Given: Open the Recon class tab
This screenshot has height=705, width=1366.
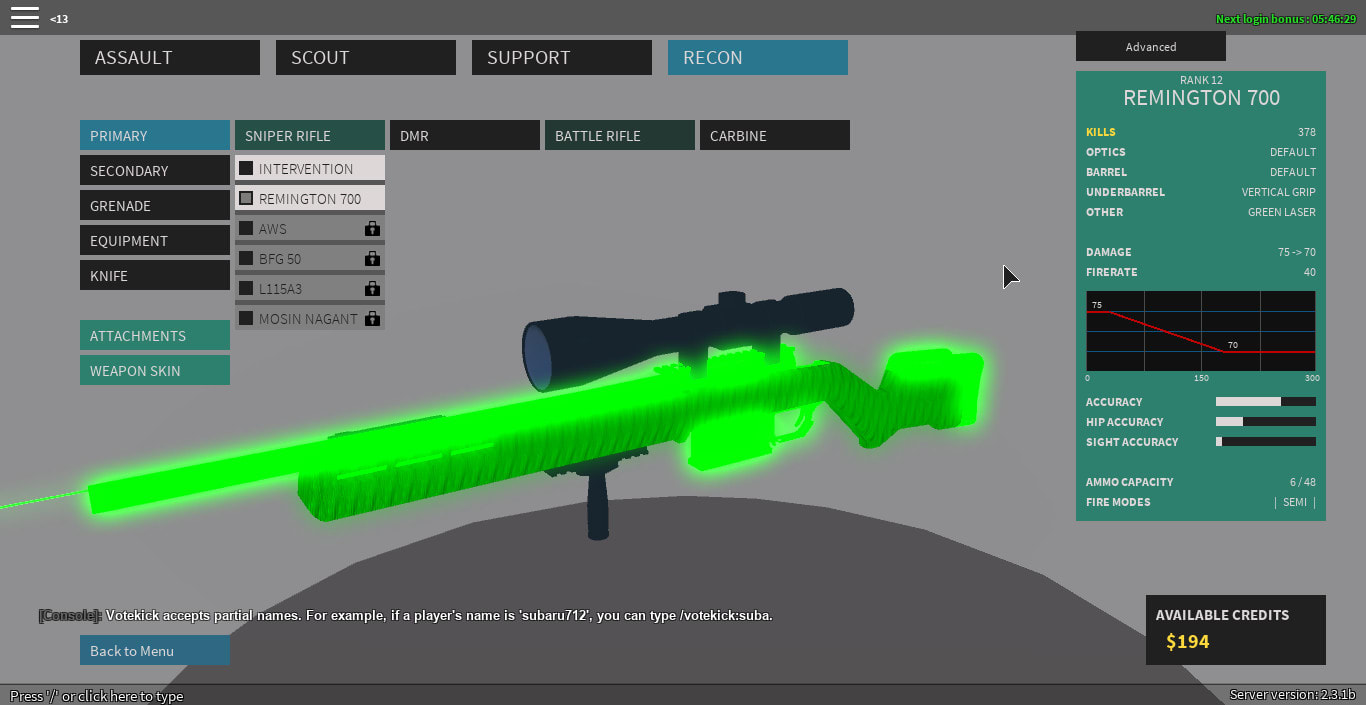Looking at the screenshot, I should (x=757, y=57).
